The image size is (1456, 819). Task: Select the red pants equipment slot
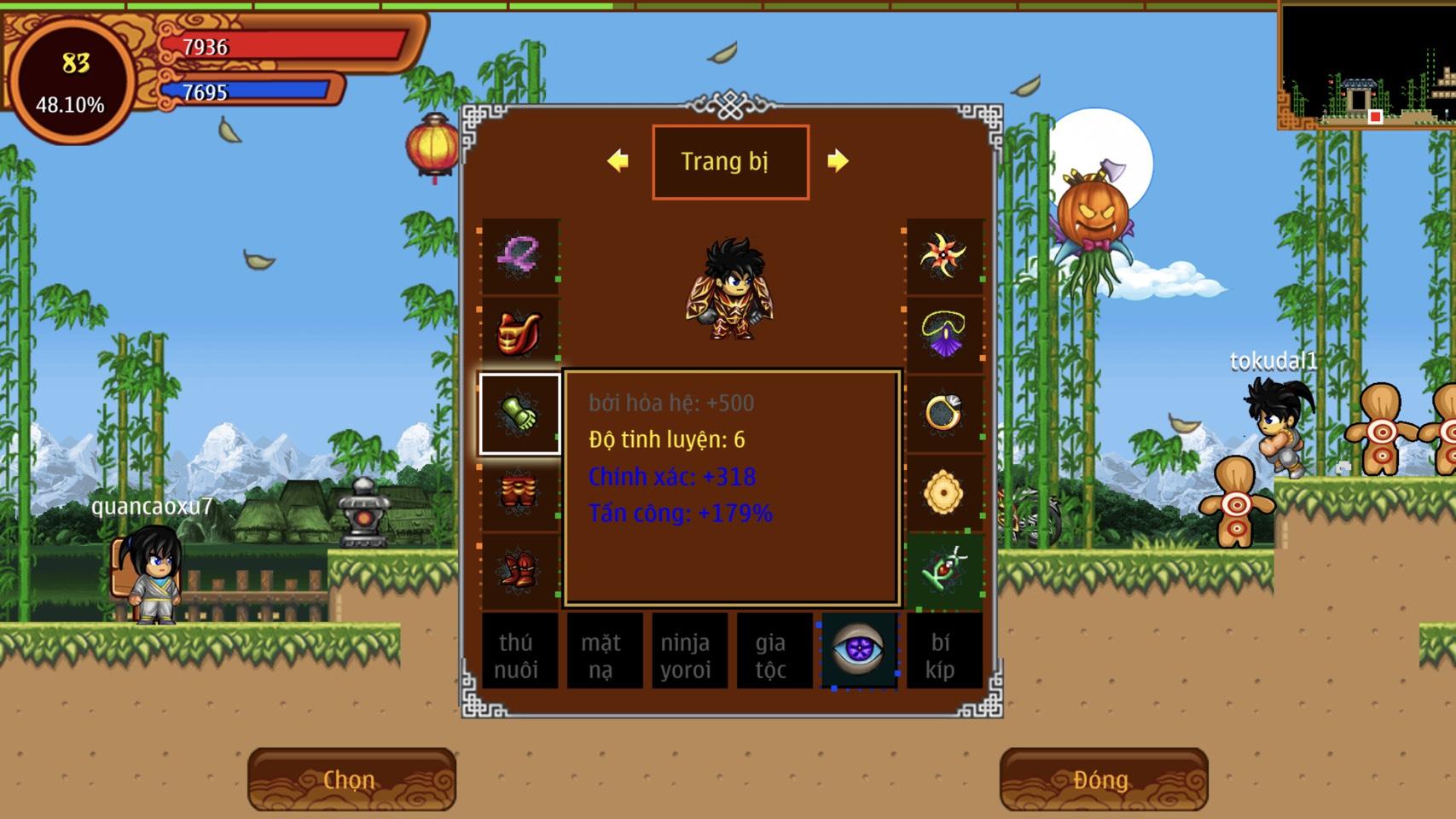tap(520, 492)
